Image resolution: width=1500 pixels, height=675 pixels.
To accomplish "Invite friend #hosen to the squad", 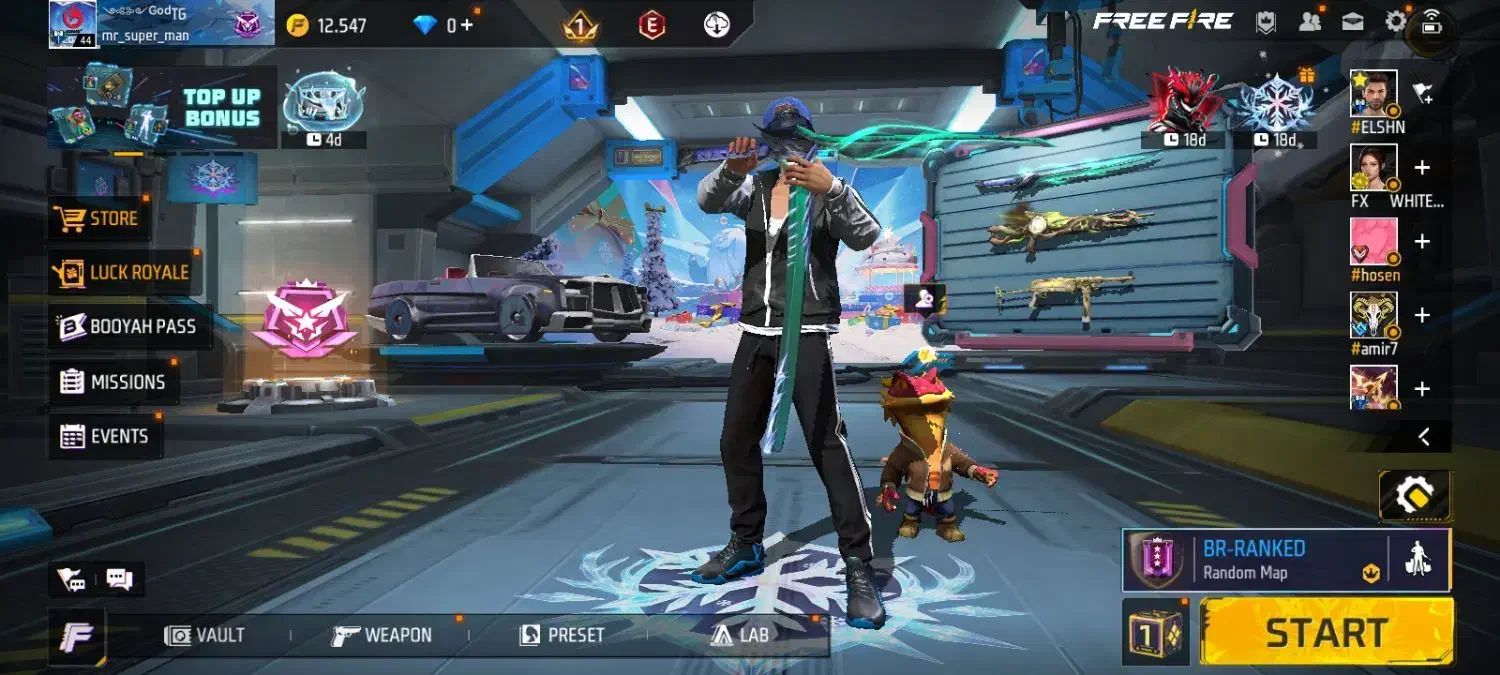I will pyautogui.click(x=1422, y=242).
